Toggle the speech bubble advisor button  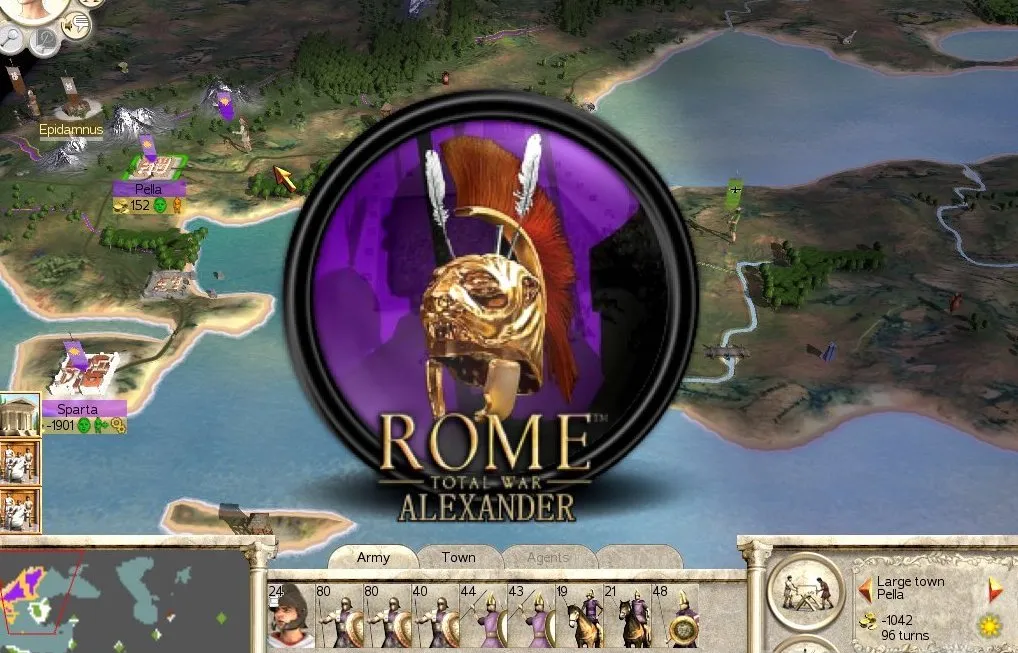click(x=75, y=25)
